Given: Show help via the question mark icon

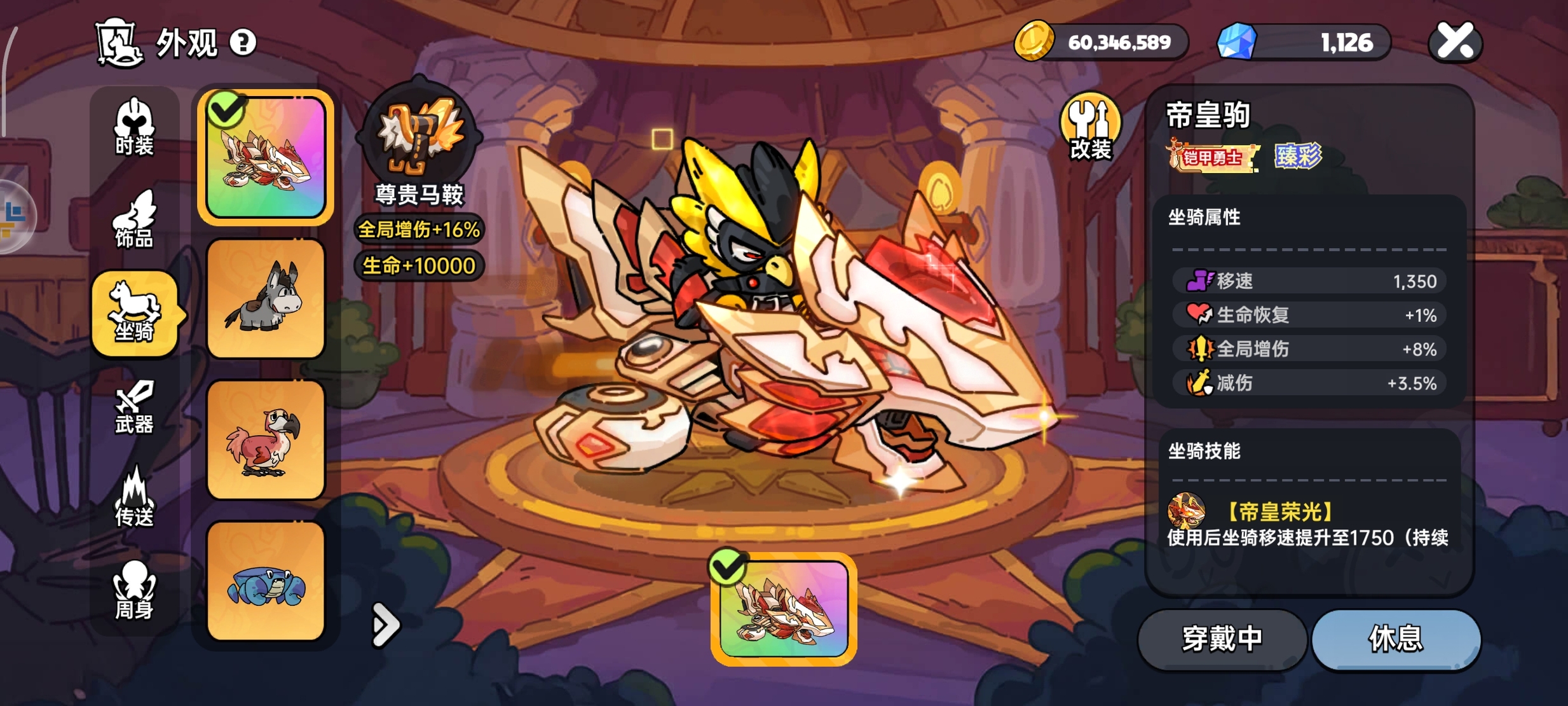Looking at the screenshot, I should point(243,43).
